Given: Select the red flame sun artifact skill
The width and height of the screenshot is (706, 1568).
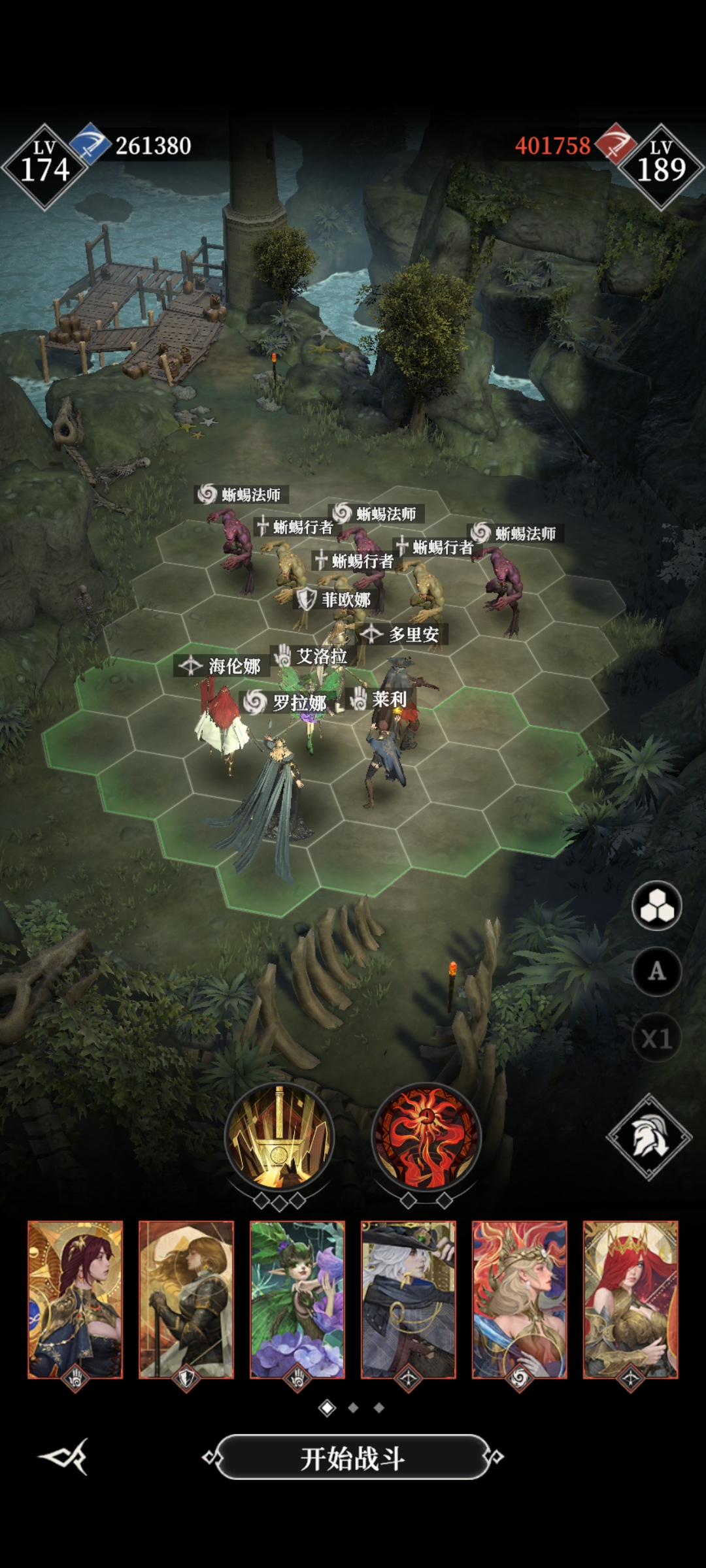Looking at the screenshot, I should pyautogui.click(x=426, y=1137).
